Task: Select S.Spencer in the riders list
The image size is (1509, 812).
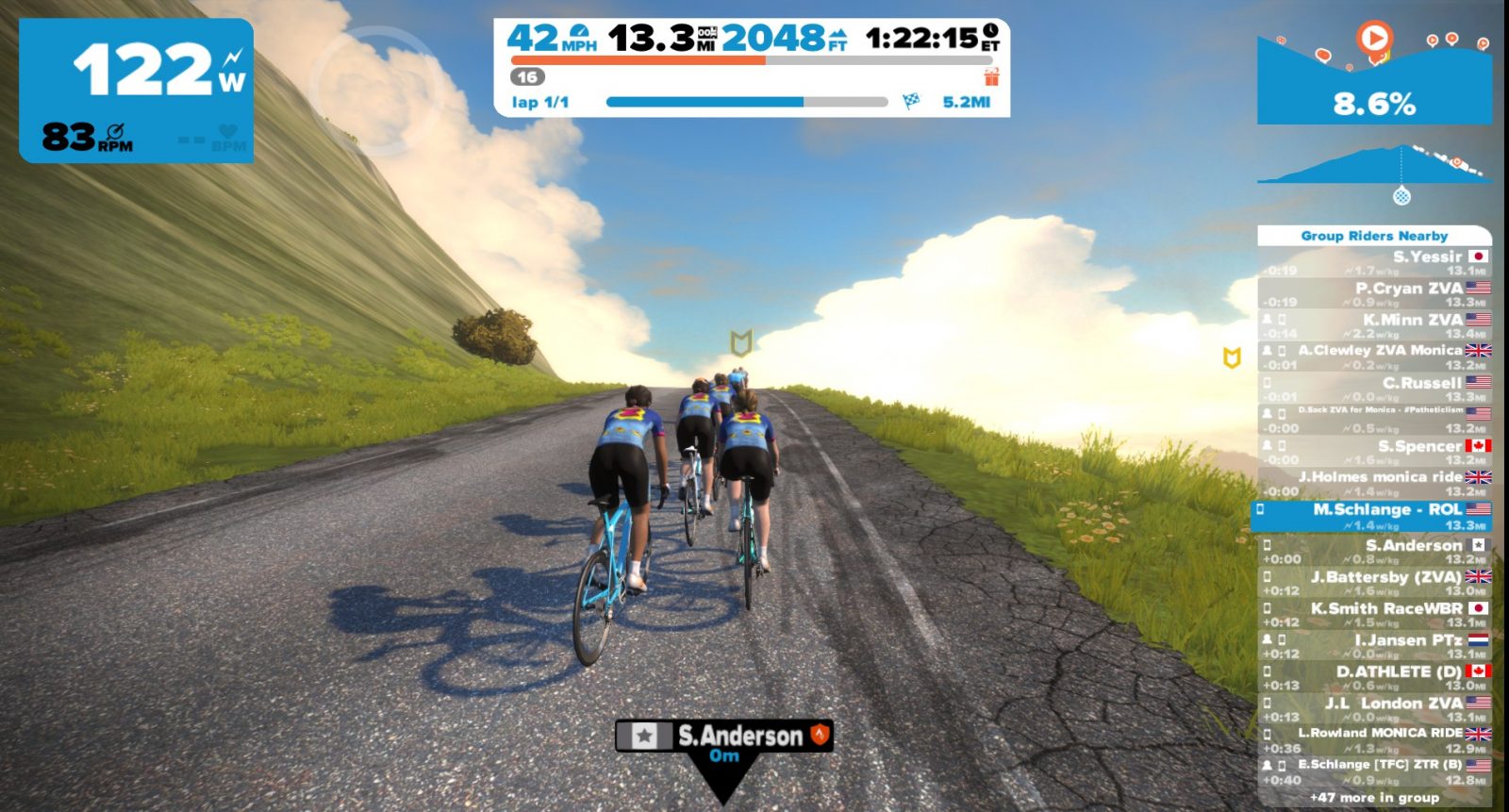Action: 1374,452
